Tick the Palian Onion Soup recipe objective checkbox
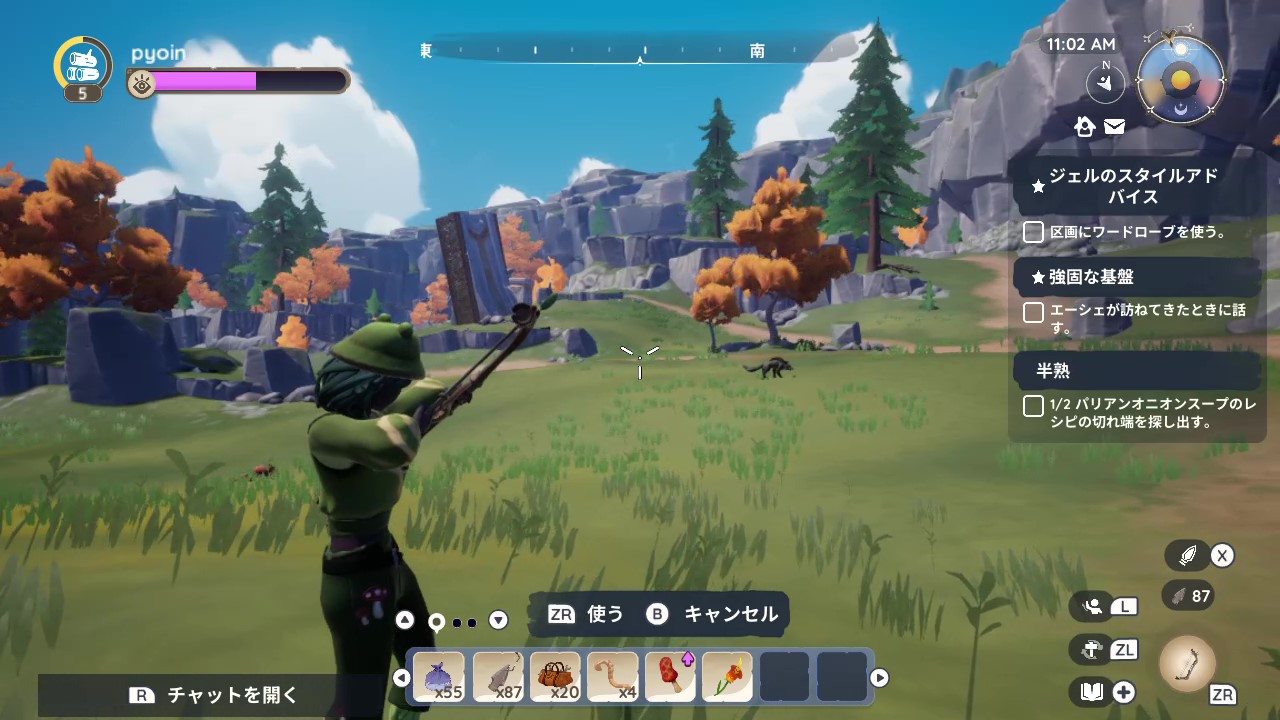The image size is (1280, 720). pyautogui.click(x=1034, y=406)
